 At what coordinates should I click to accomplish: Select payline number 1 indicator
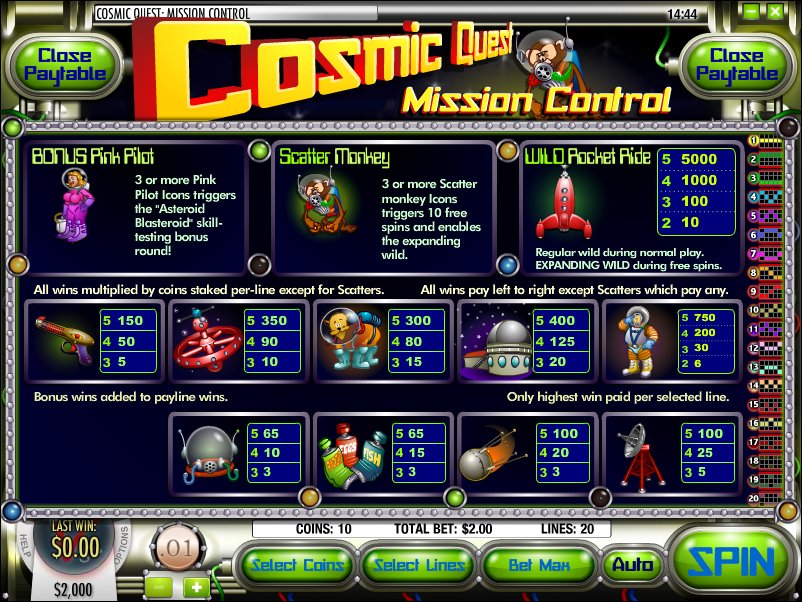754,141
